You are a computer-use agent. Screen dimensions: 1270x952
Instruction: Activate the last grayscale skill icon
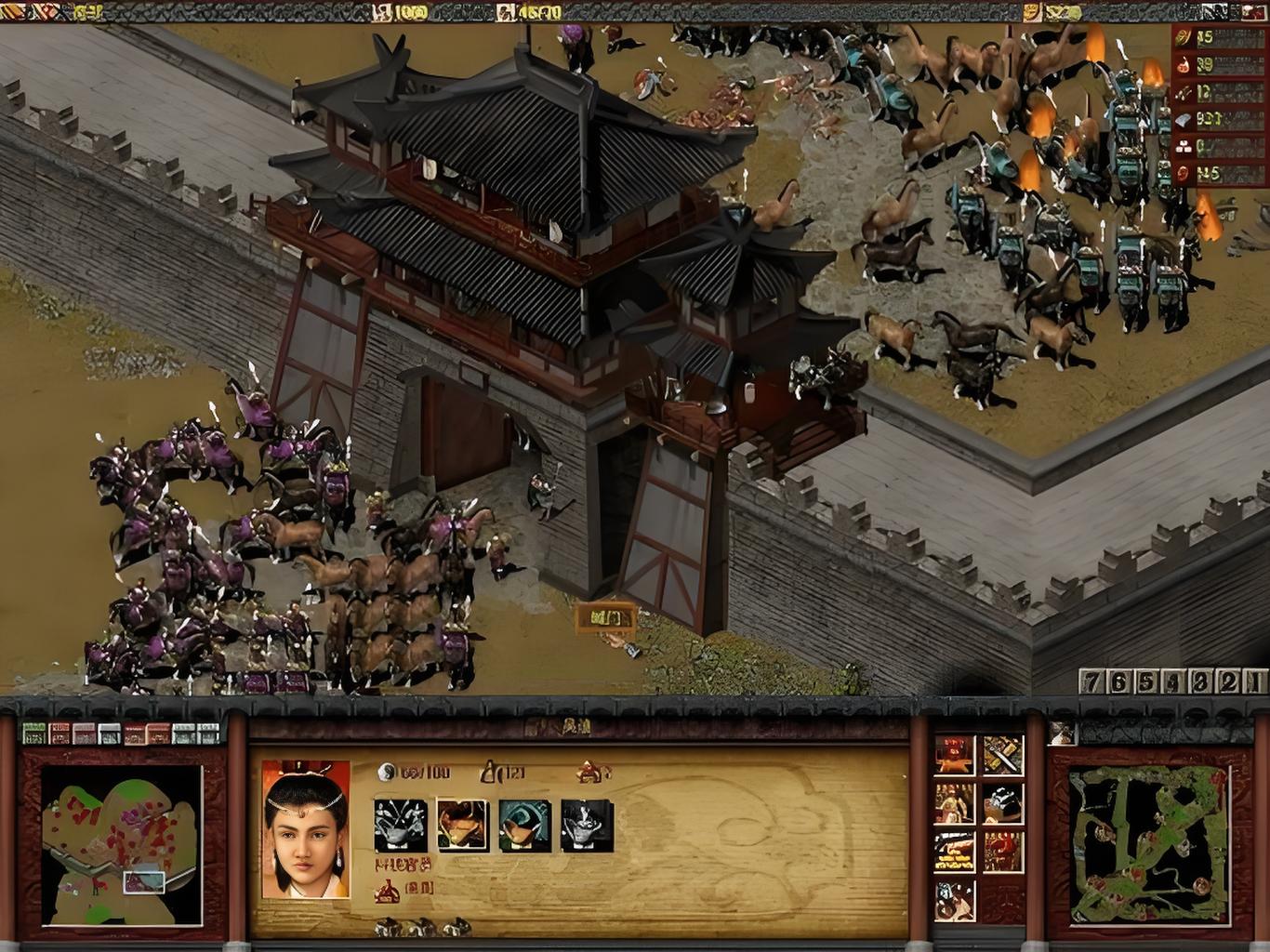[x=587, y=826]
